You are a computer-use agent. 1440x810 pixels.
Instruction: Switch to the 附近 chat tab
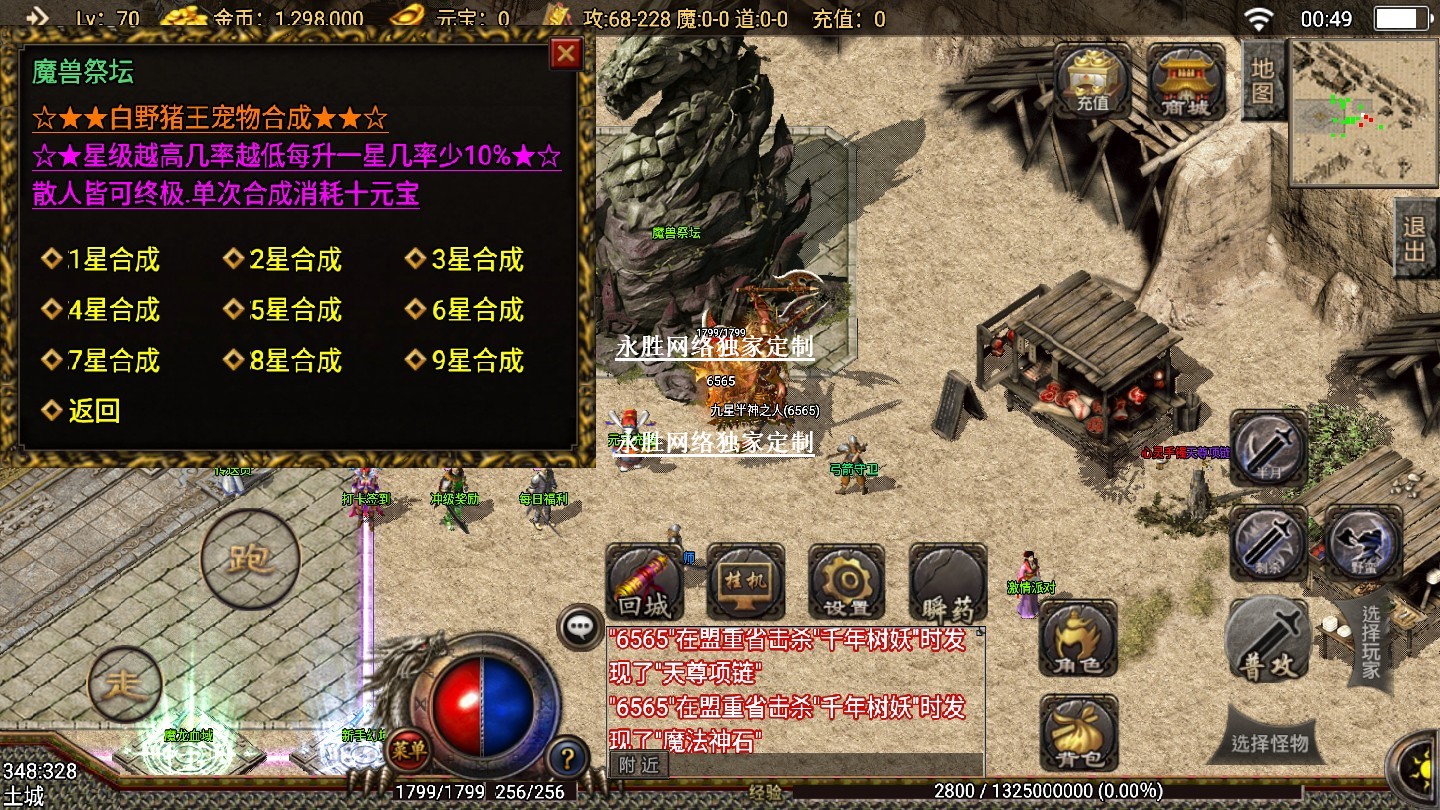point(639,765)
